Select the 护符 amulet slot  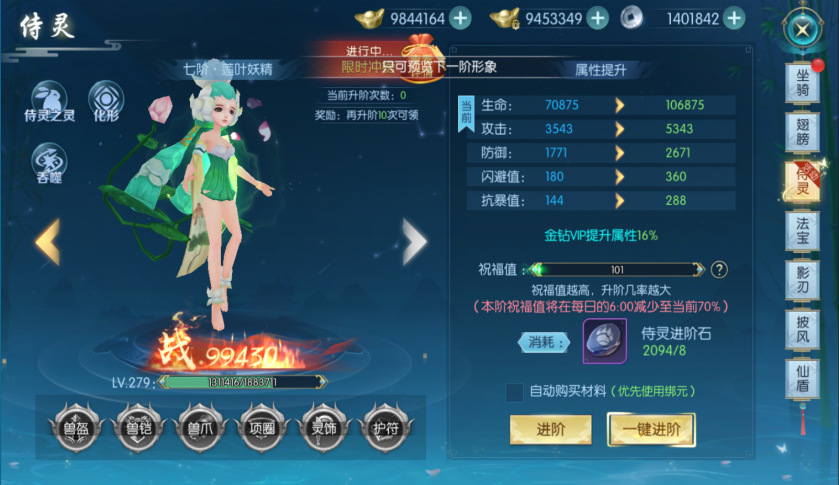pos(381,426)
